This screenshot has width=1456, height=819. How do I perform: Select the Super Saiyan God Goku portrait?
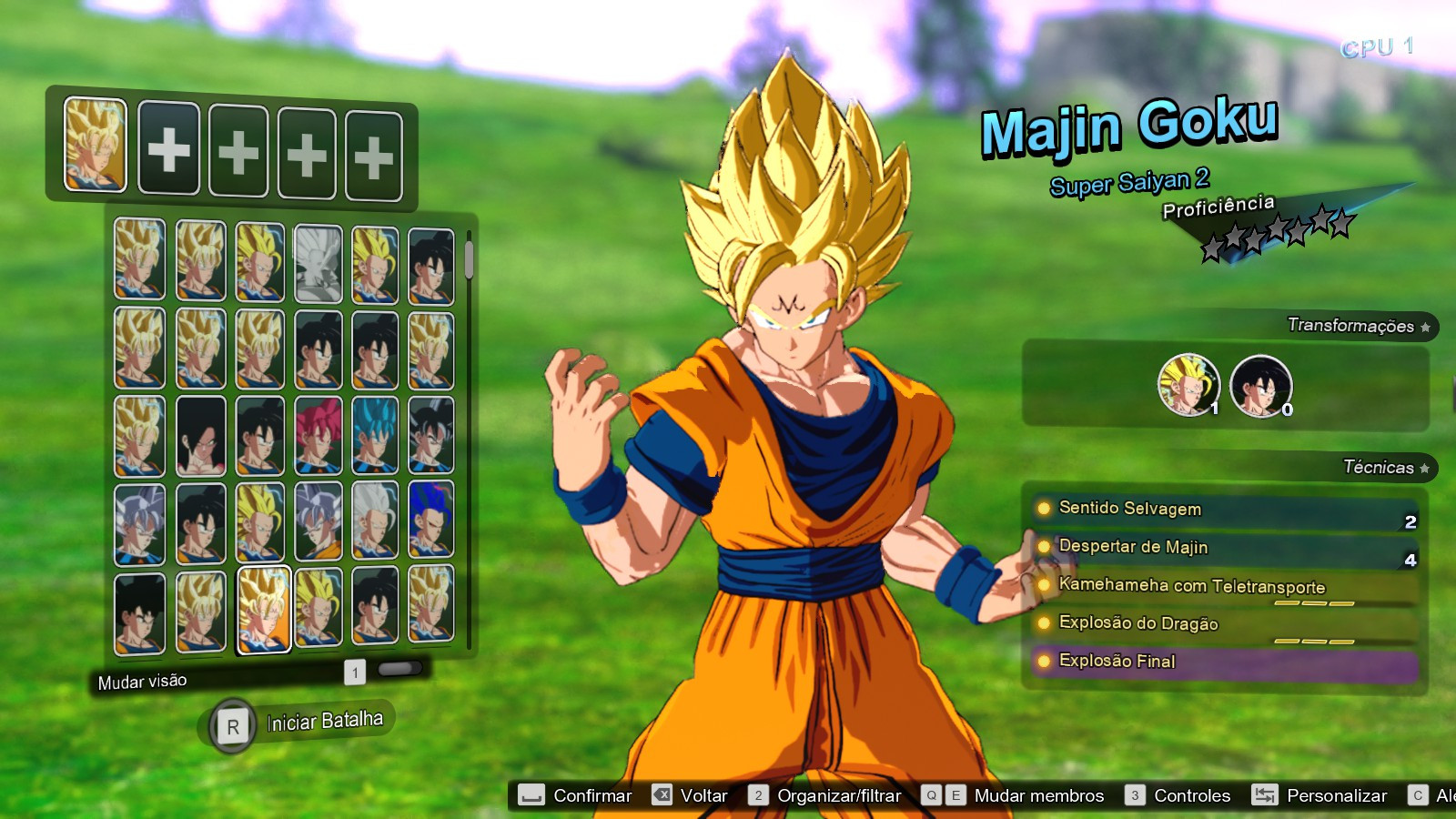click(x=317, y=439)
